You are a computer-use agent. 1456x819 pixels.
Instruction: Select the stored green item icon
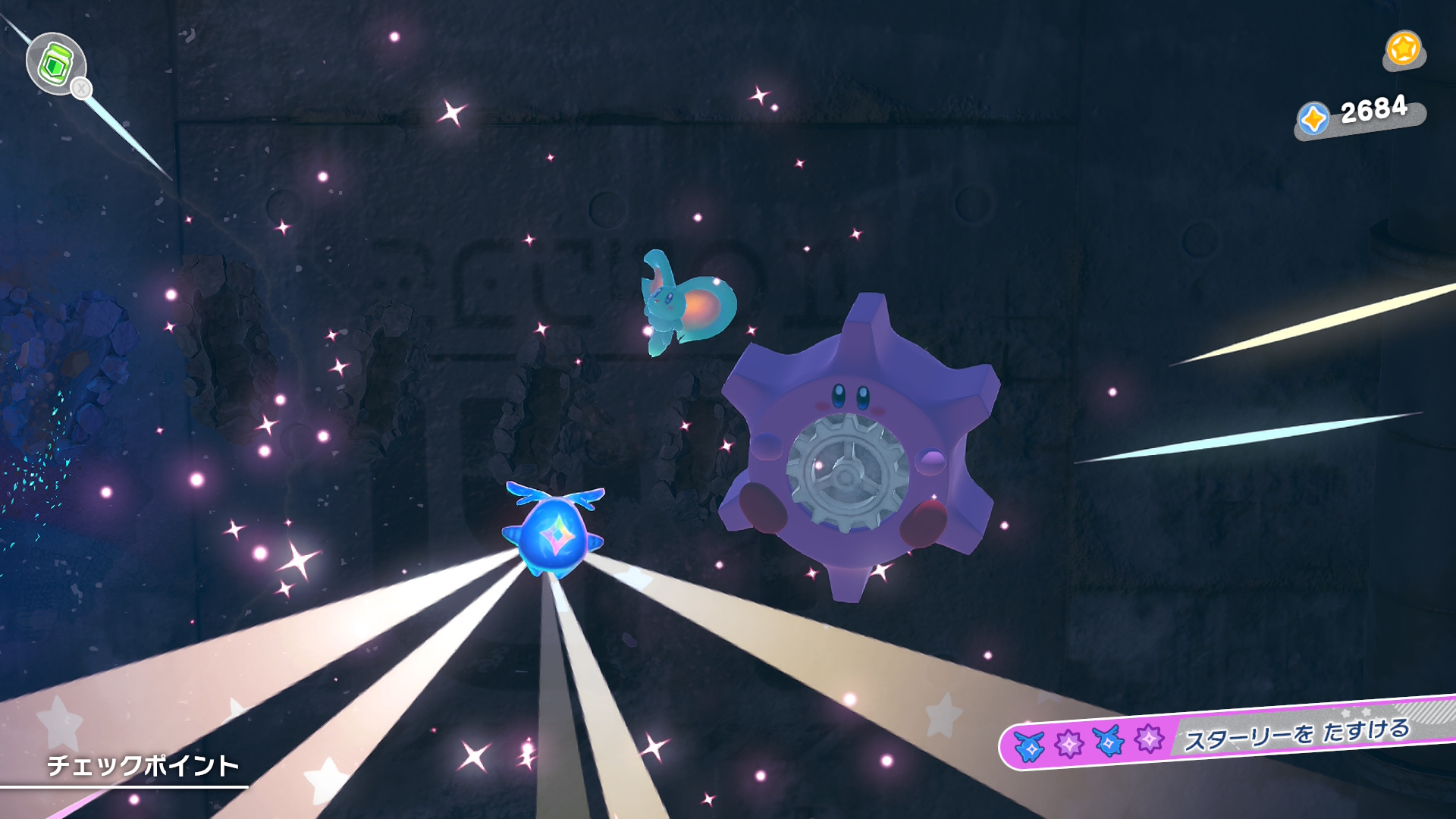[x=55, y=63]
